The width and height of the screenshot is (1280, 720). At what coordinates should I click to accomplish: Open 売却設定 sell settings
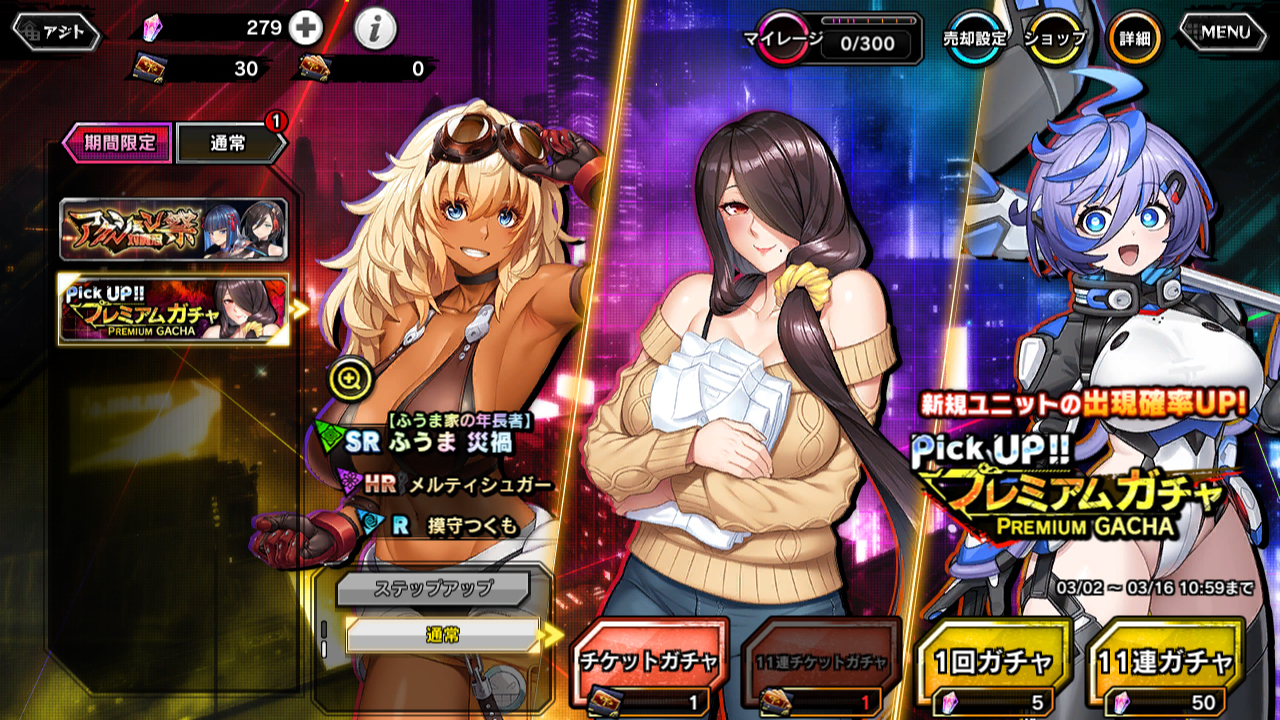[974, 39]
